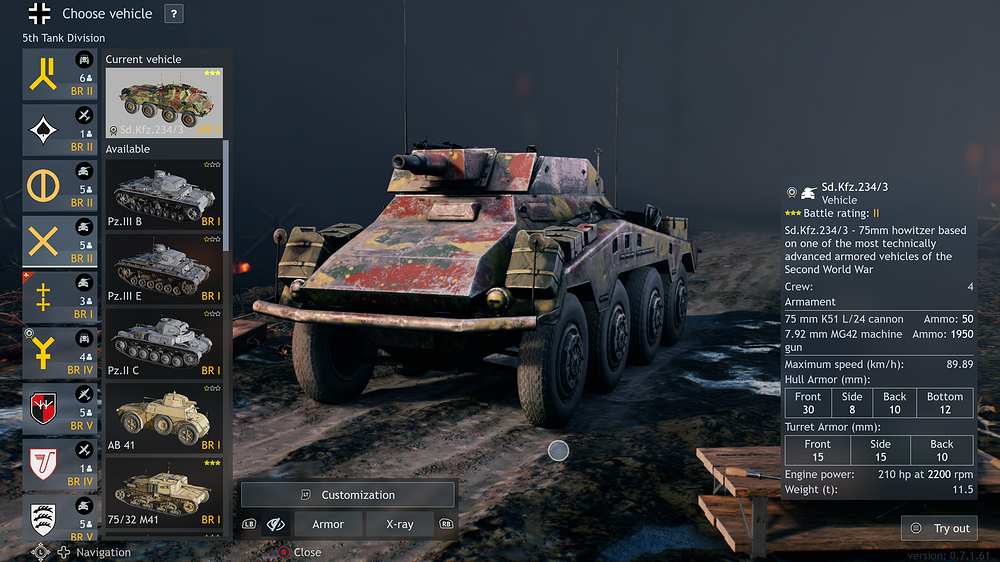
Task: Toggle the crossed-out eye visibility icon
Action: point(277,524)
